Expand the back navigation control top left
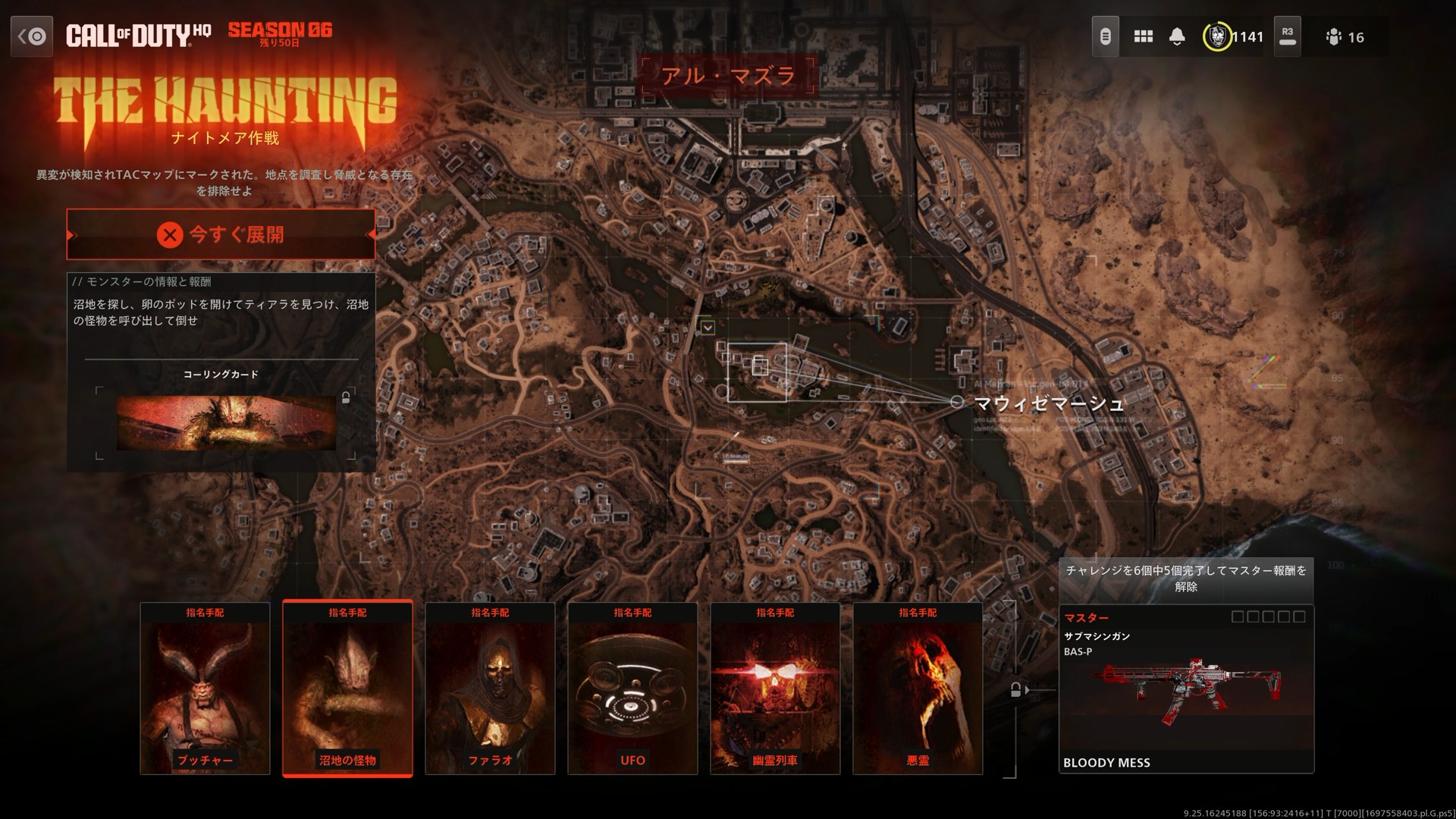 coord(31,36)
